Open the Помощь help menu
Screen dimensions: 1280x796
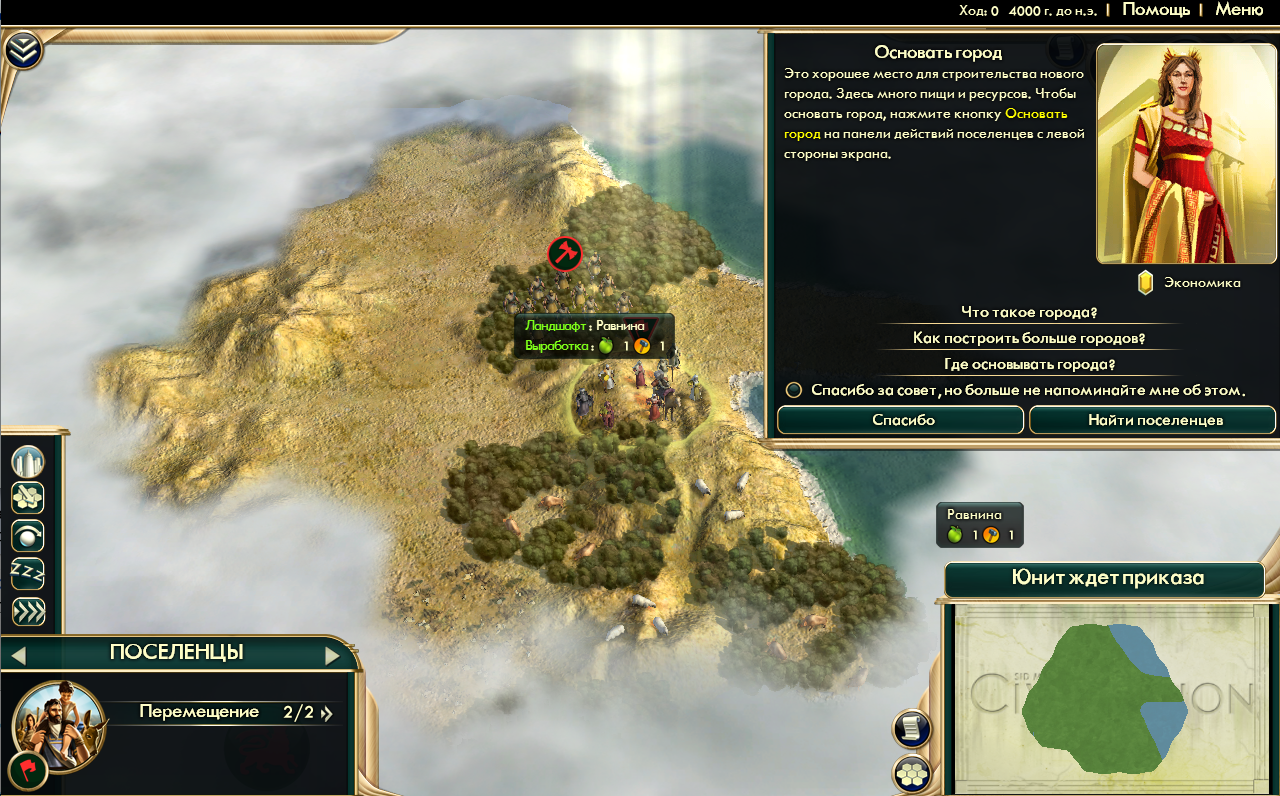(x=1155, y=10)
